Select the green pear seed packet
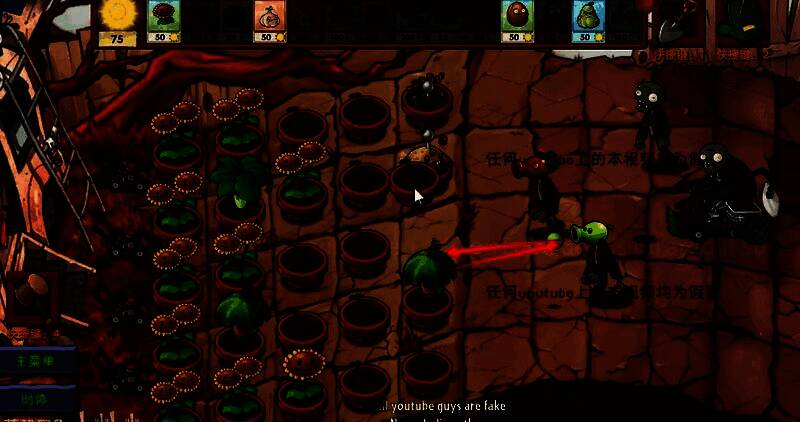Screen dimensions: 800x422 tap(588, 22)
